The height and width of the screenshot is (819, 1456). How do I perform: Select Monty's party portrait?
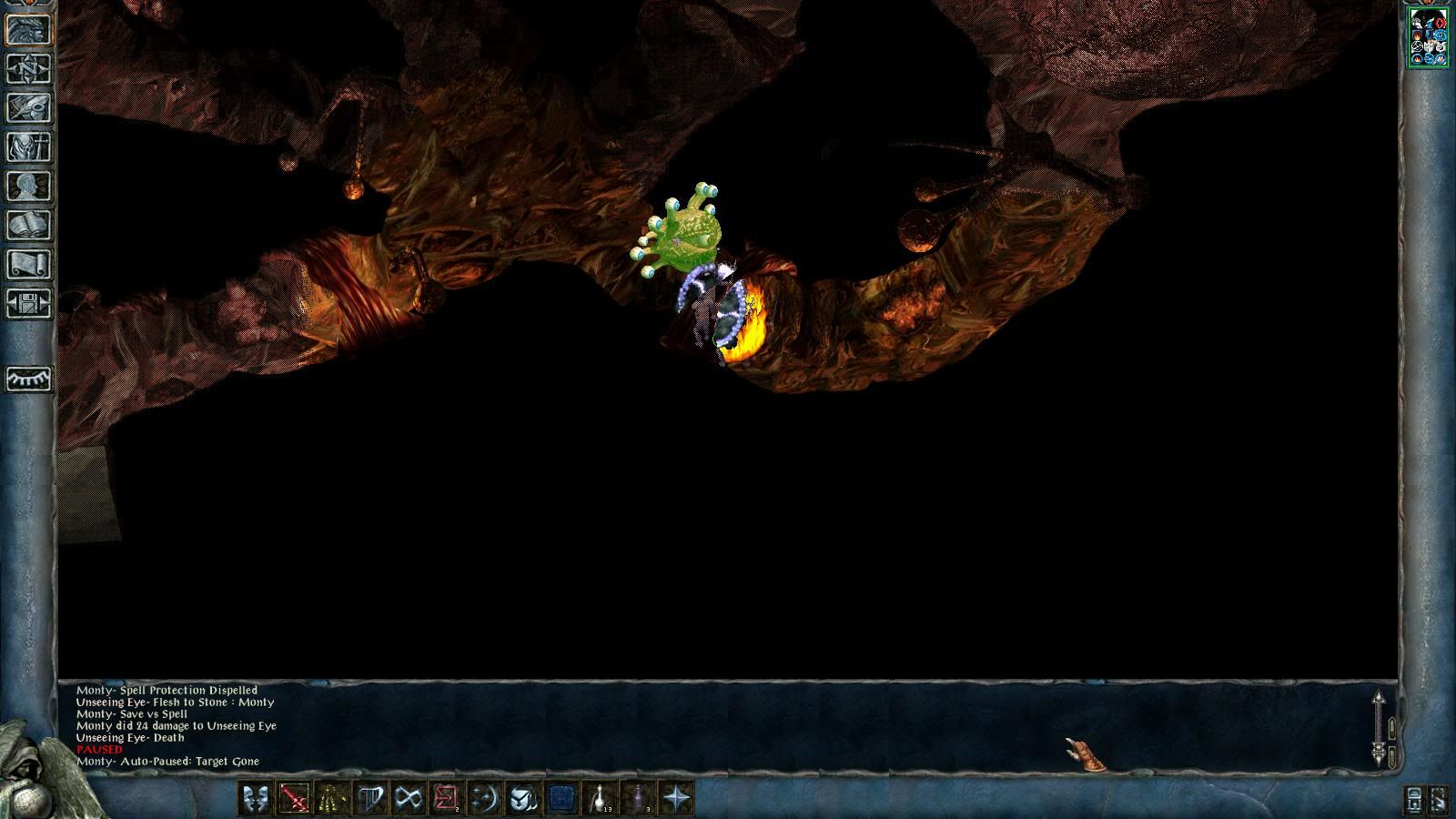point(1428,37)
